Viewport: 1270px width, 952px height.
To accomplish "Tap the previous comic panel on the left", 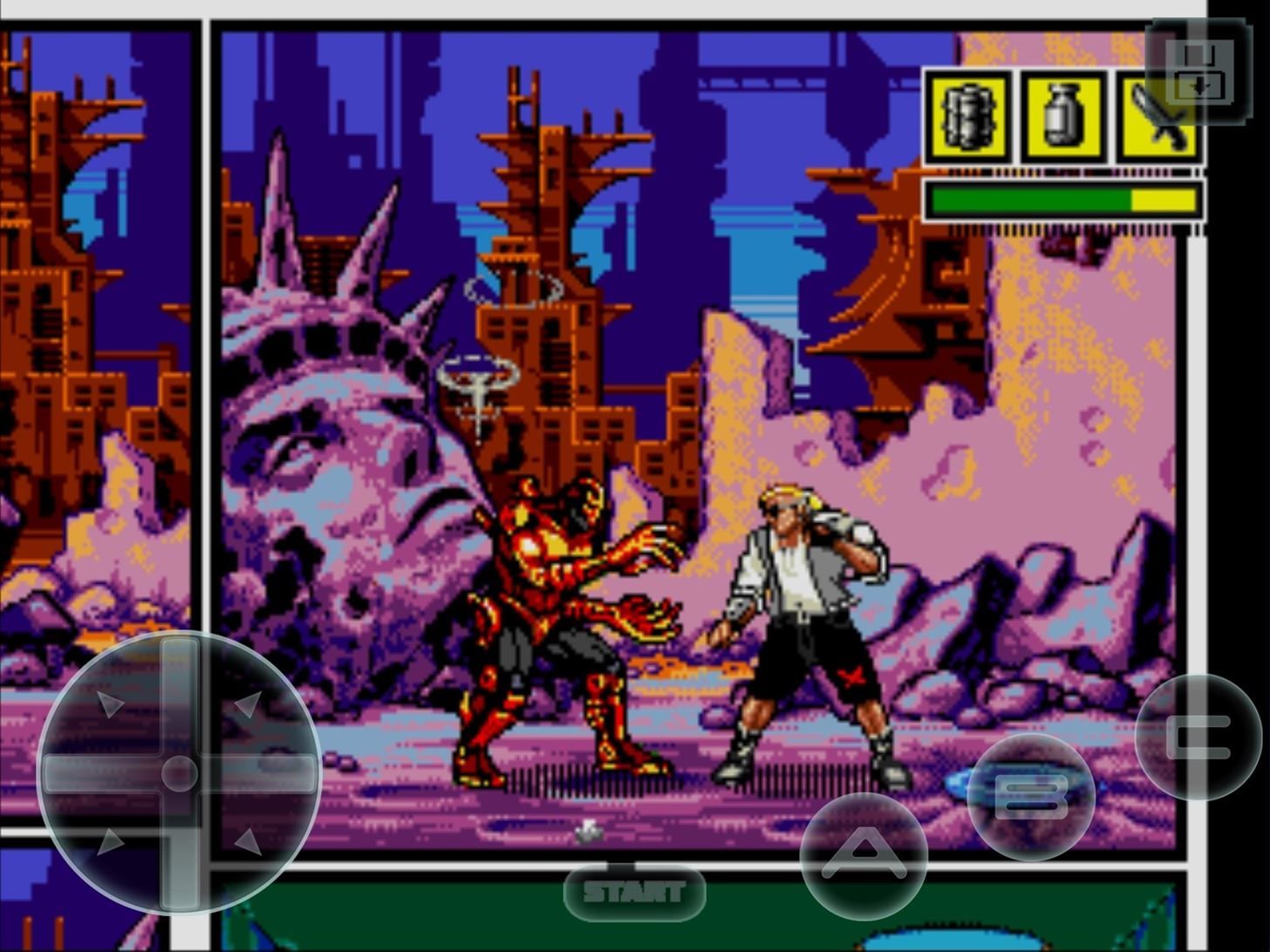I will point(96,349).
